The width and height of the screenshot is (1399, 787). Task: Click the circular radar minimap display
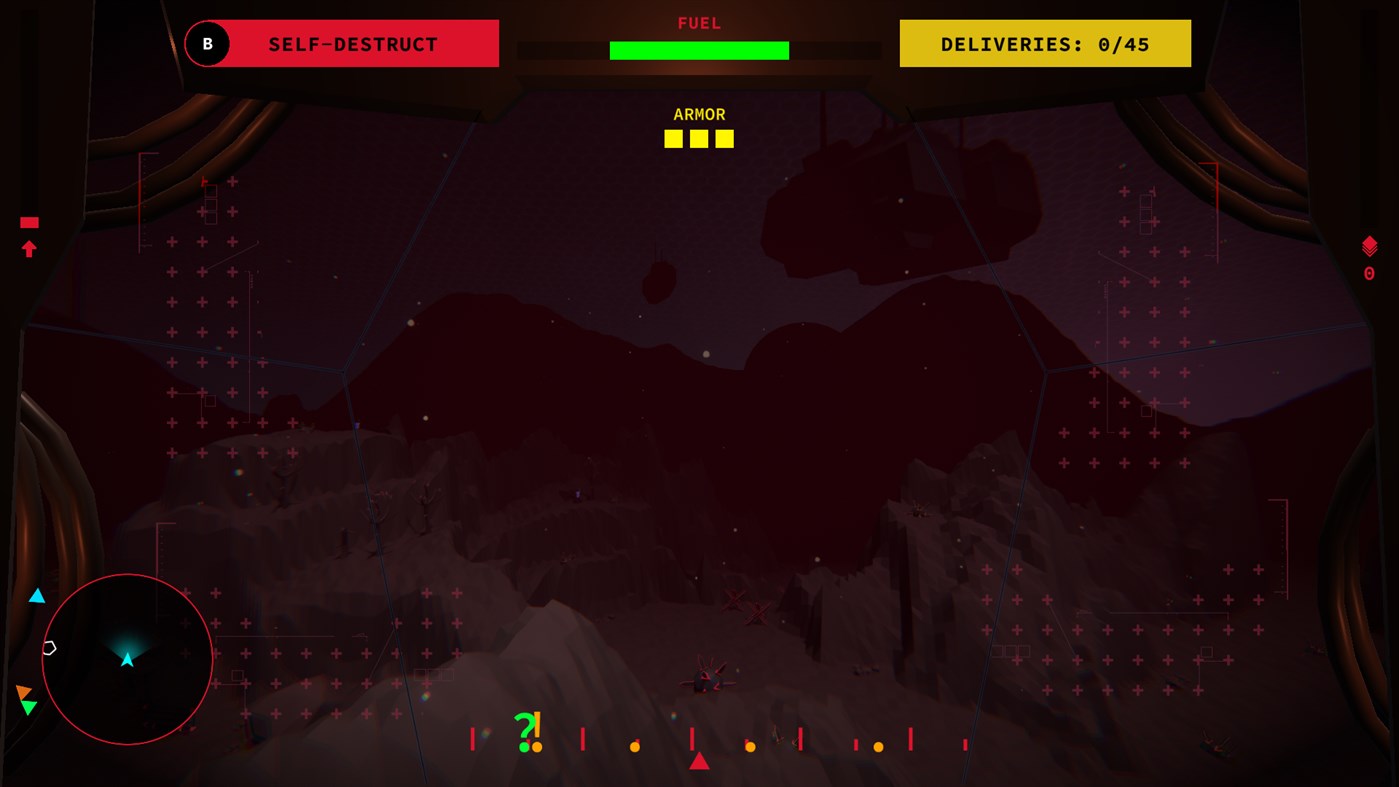pyautogui.click(x=126, y=658)
